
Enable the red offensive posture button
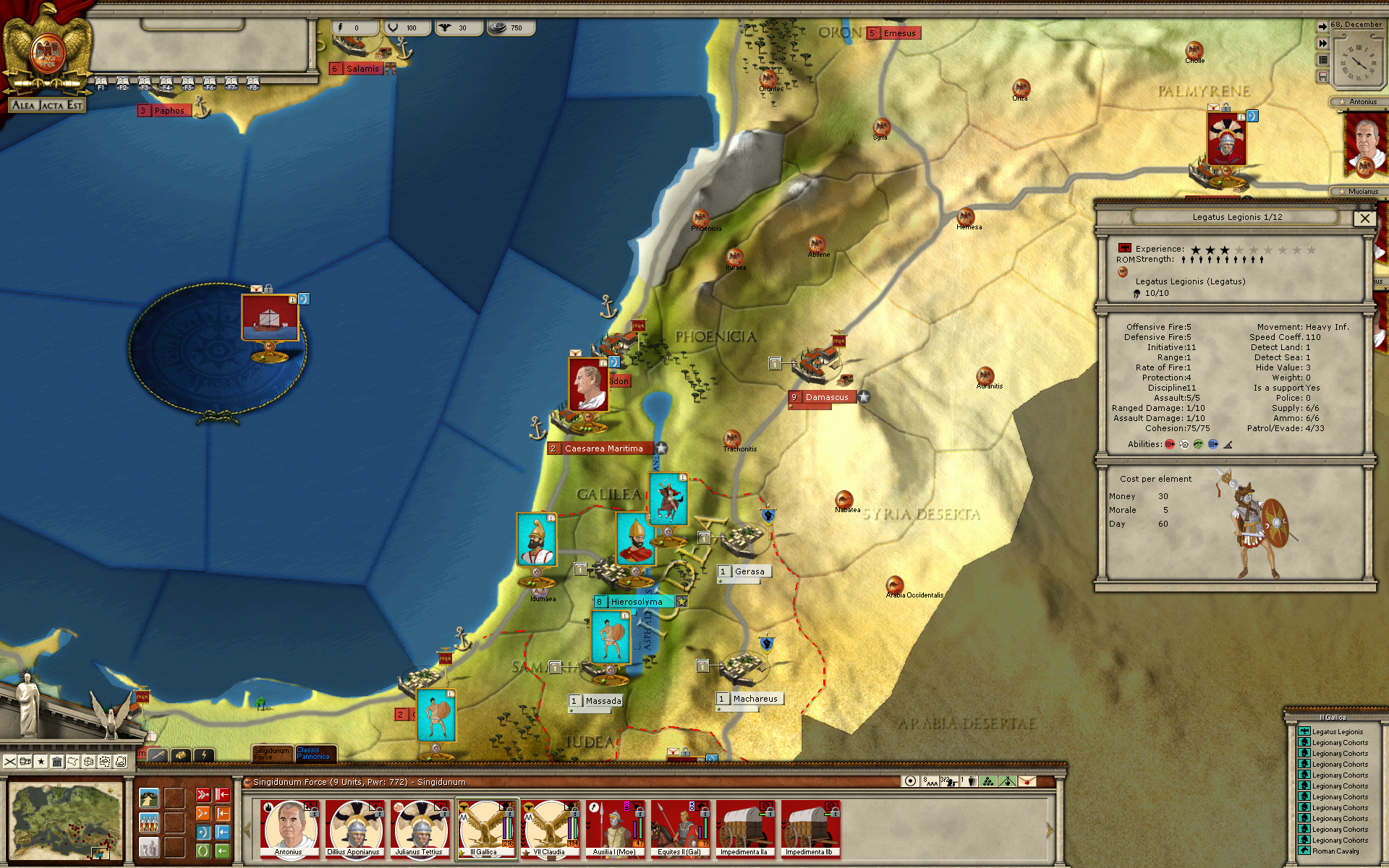[203, 794]
